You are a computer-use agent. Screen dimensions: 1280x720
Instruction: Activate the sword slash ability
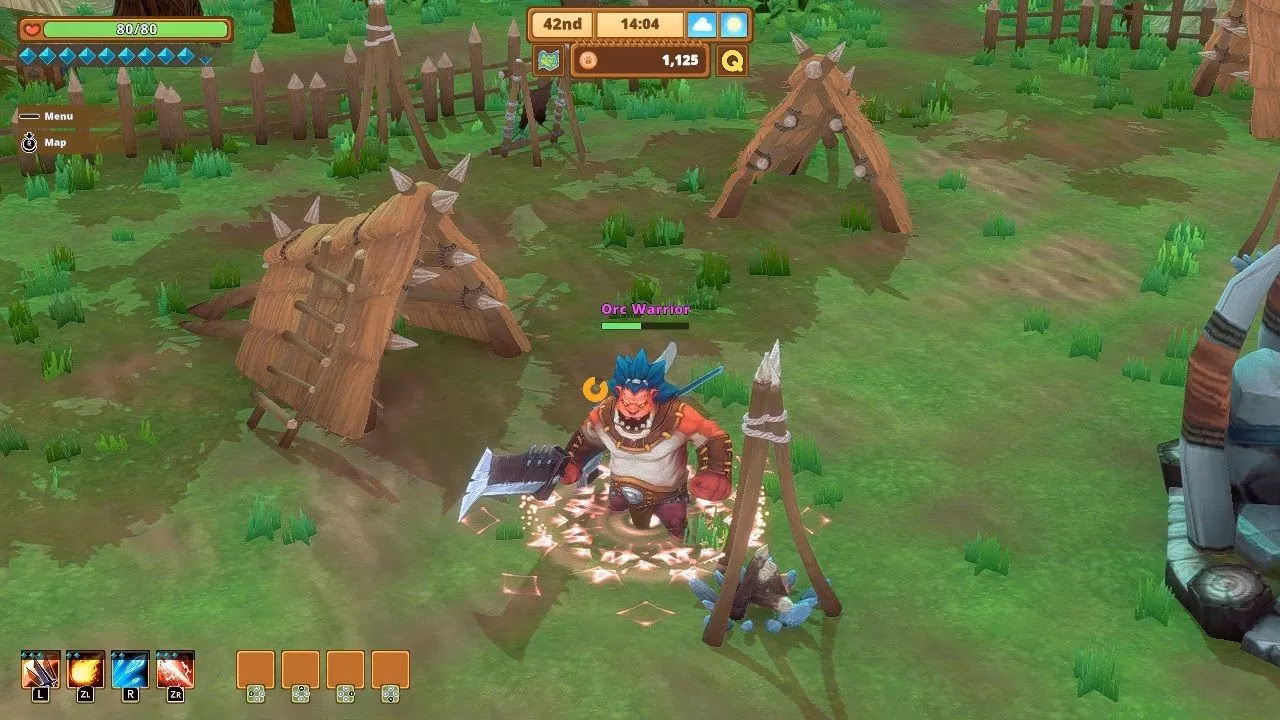40,670
